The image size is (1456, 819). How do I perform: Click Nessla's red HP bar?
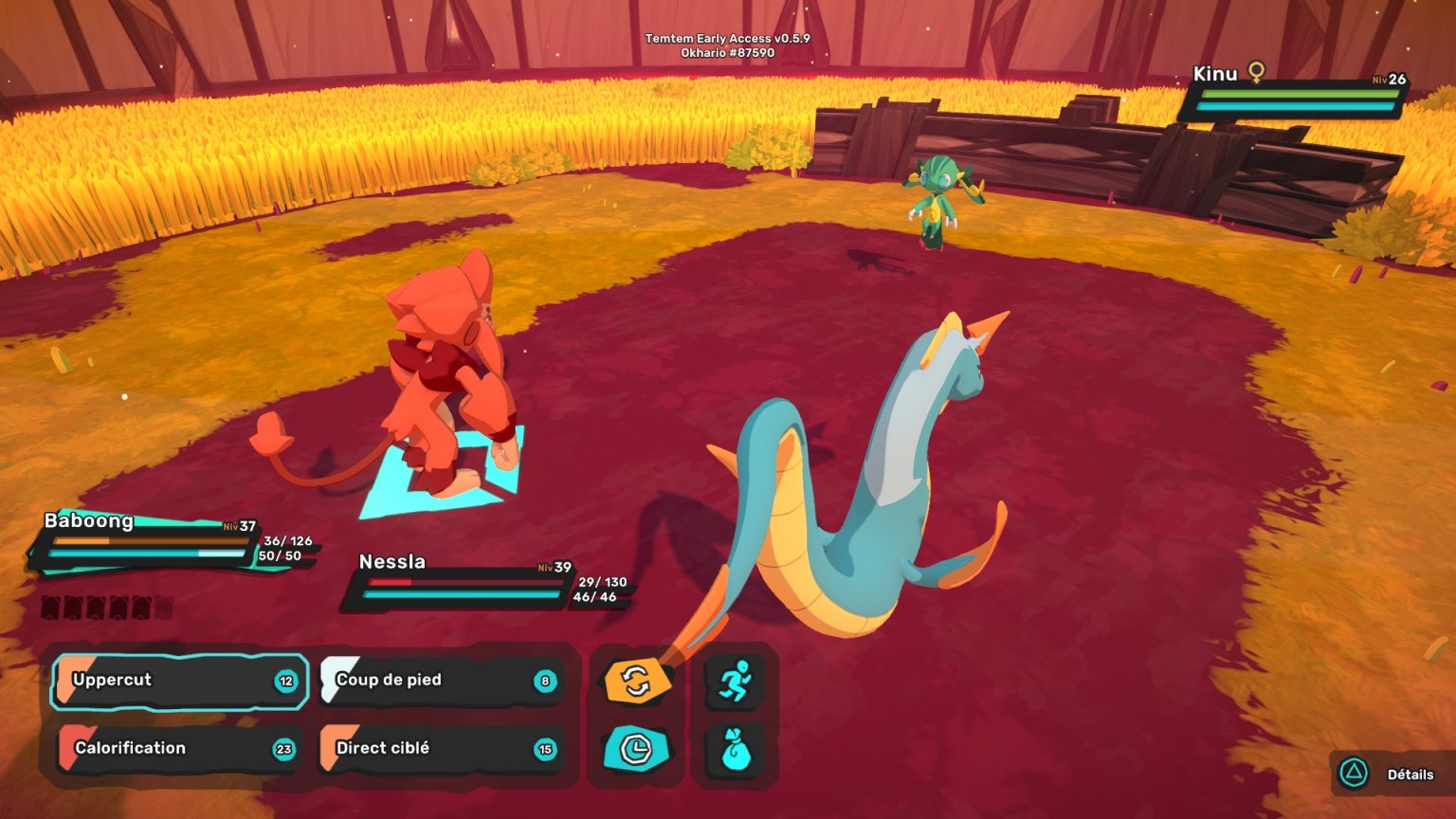[x=446, y=582]
